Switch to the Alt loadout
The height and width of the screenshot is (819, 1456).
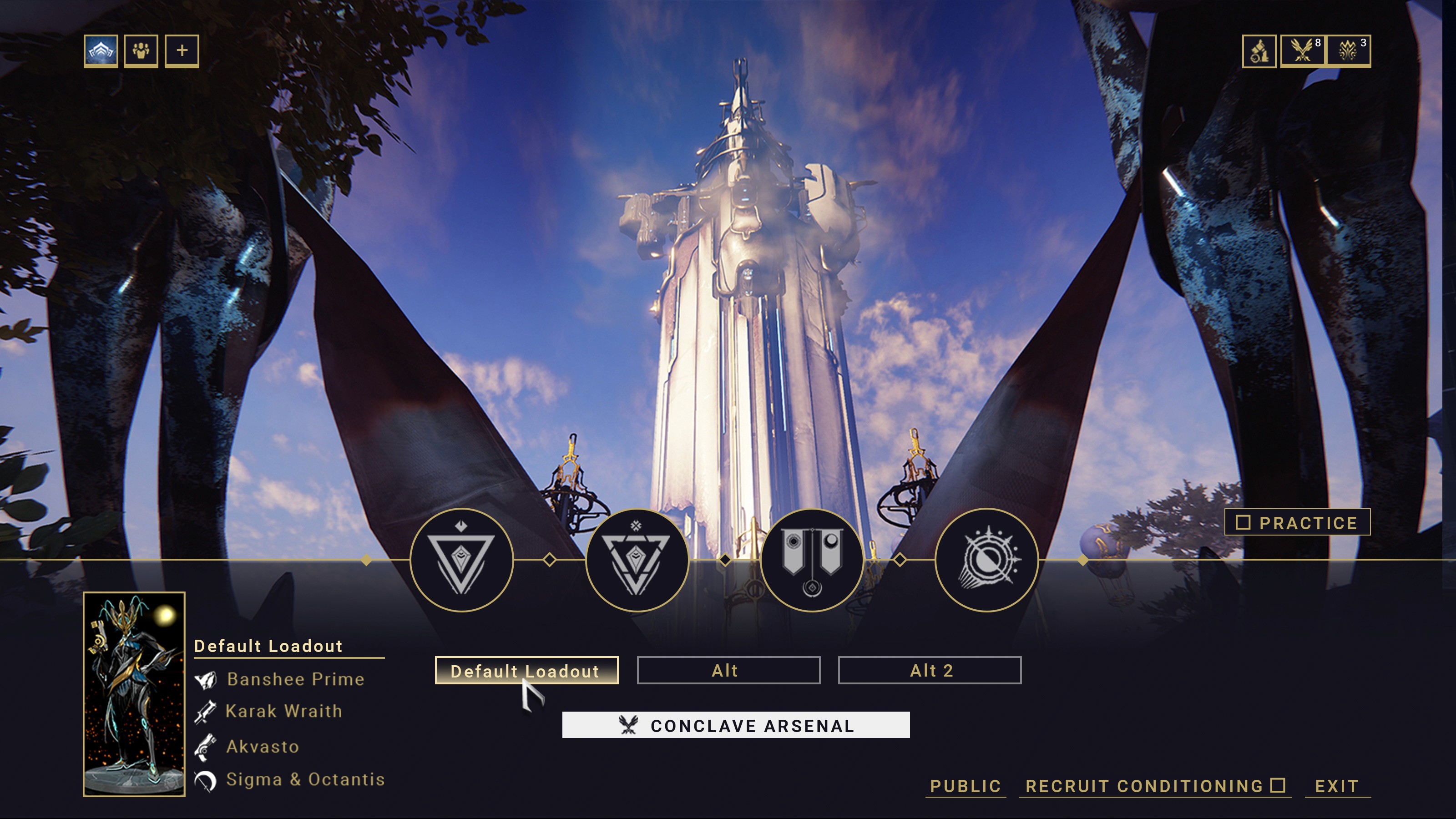coord(728,670)
